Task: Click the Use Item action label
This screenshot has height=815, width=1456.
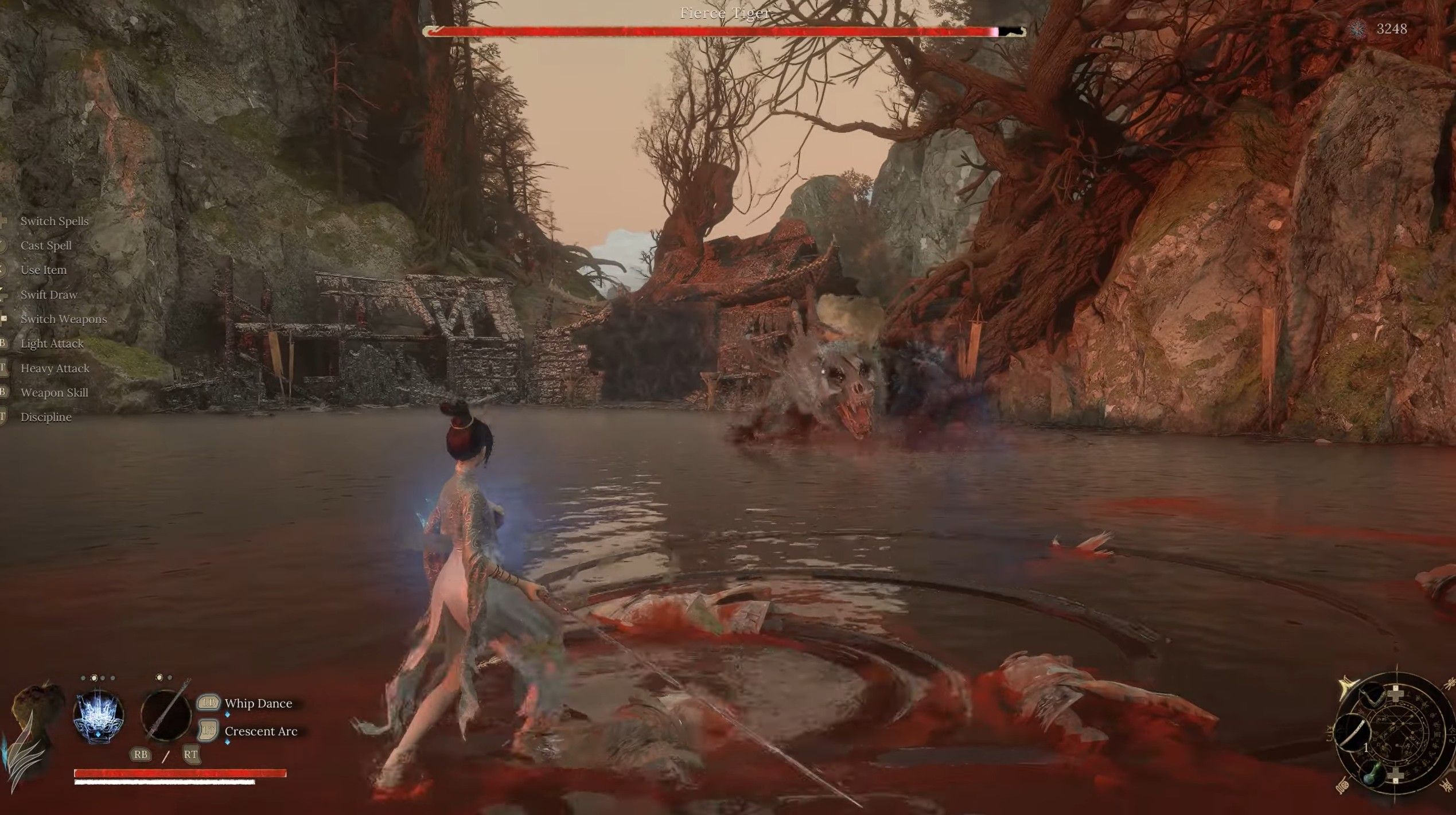Action: point(43,270)
